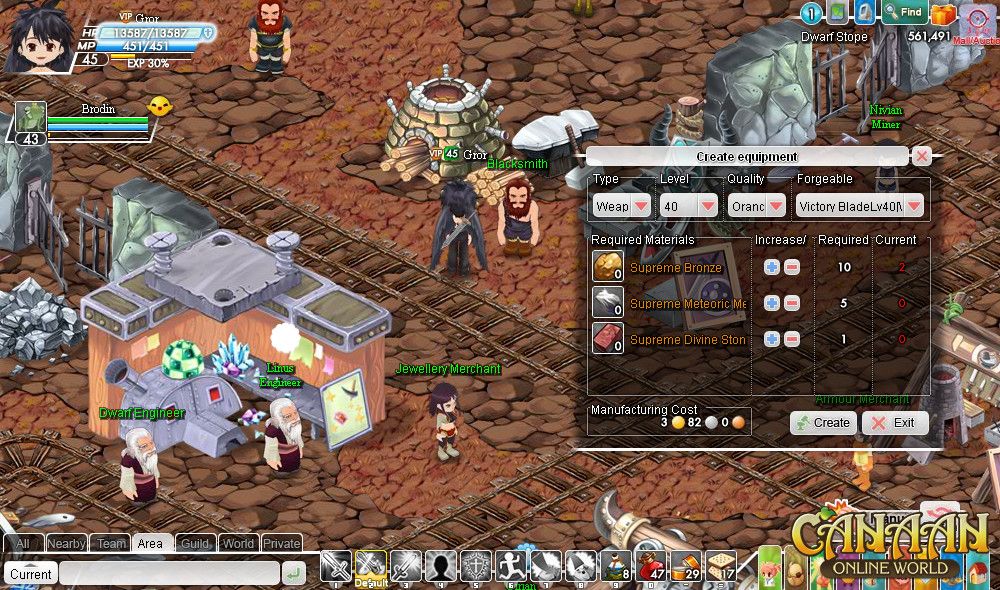Switch to the World chat tab
The width and height of the screenshot is (1000, 590).
point(238,543)
